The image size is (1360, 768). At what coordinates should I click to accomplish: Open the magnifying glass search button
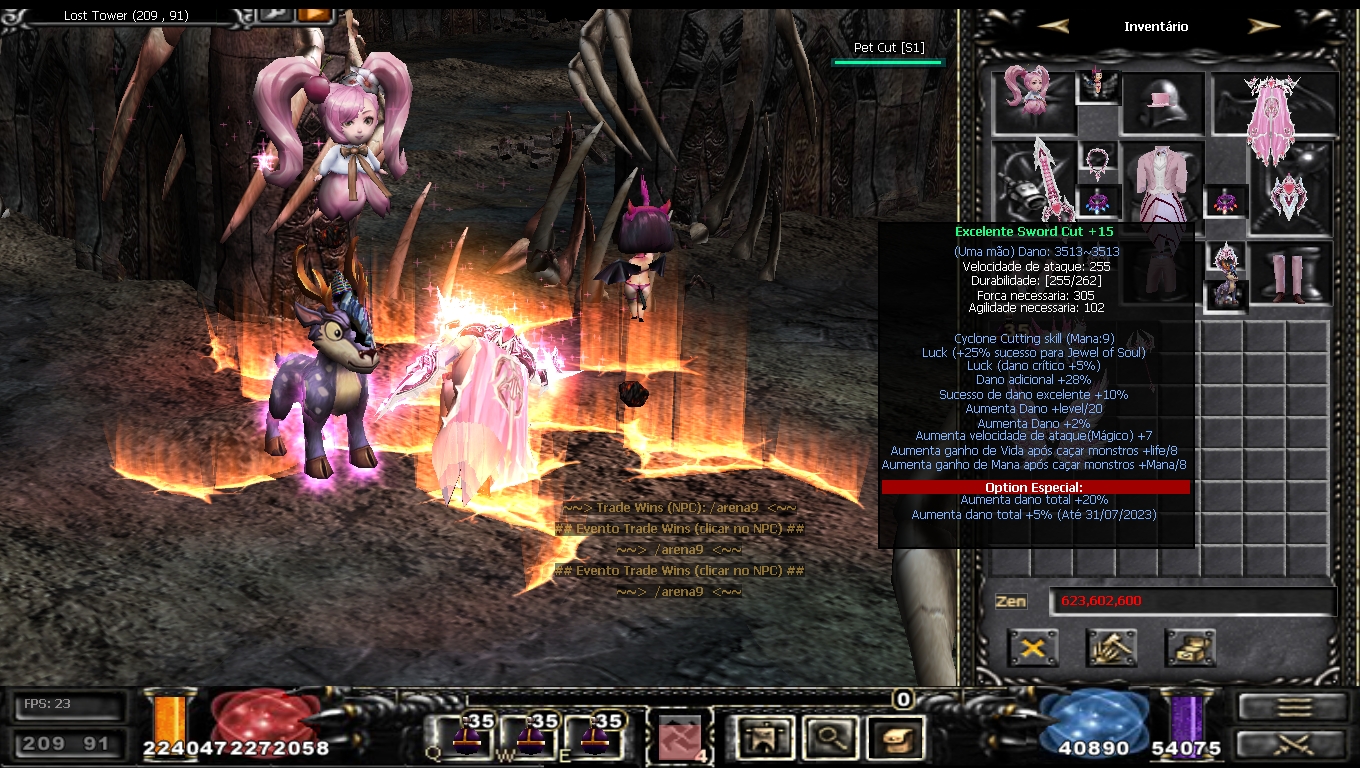[x=827, y=738]
